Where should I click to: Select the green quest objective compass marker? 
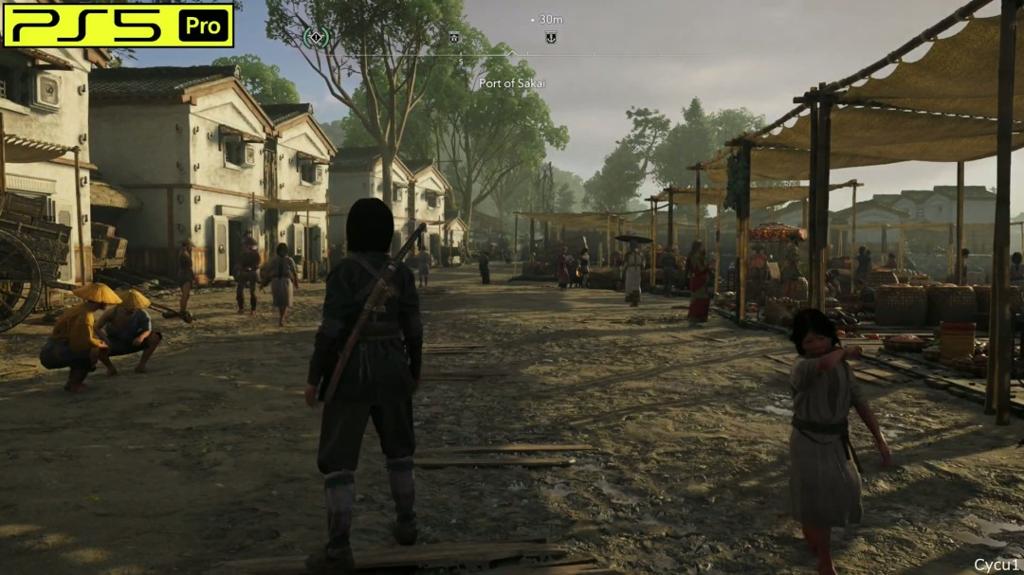coord(316,38)
